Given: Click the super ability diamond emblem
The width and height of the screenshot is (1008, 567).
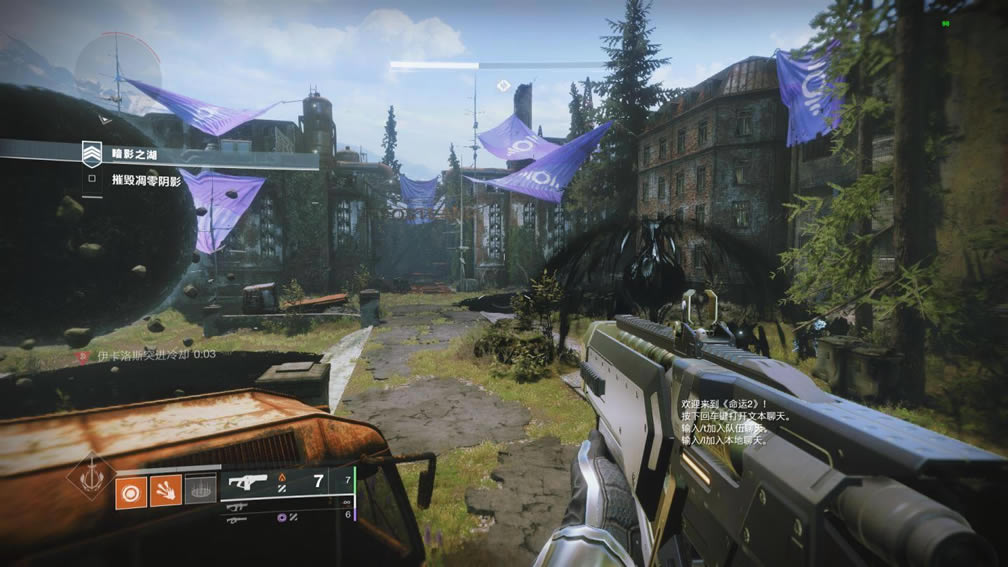Looking at the screenshot, I should tap(92, 476).
